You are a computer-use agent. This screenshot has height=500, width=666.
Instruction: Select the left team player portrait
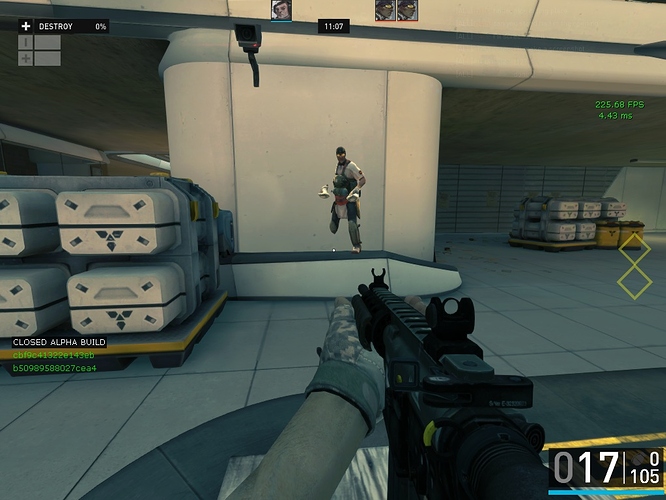[281, 10]
